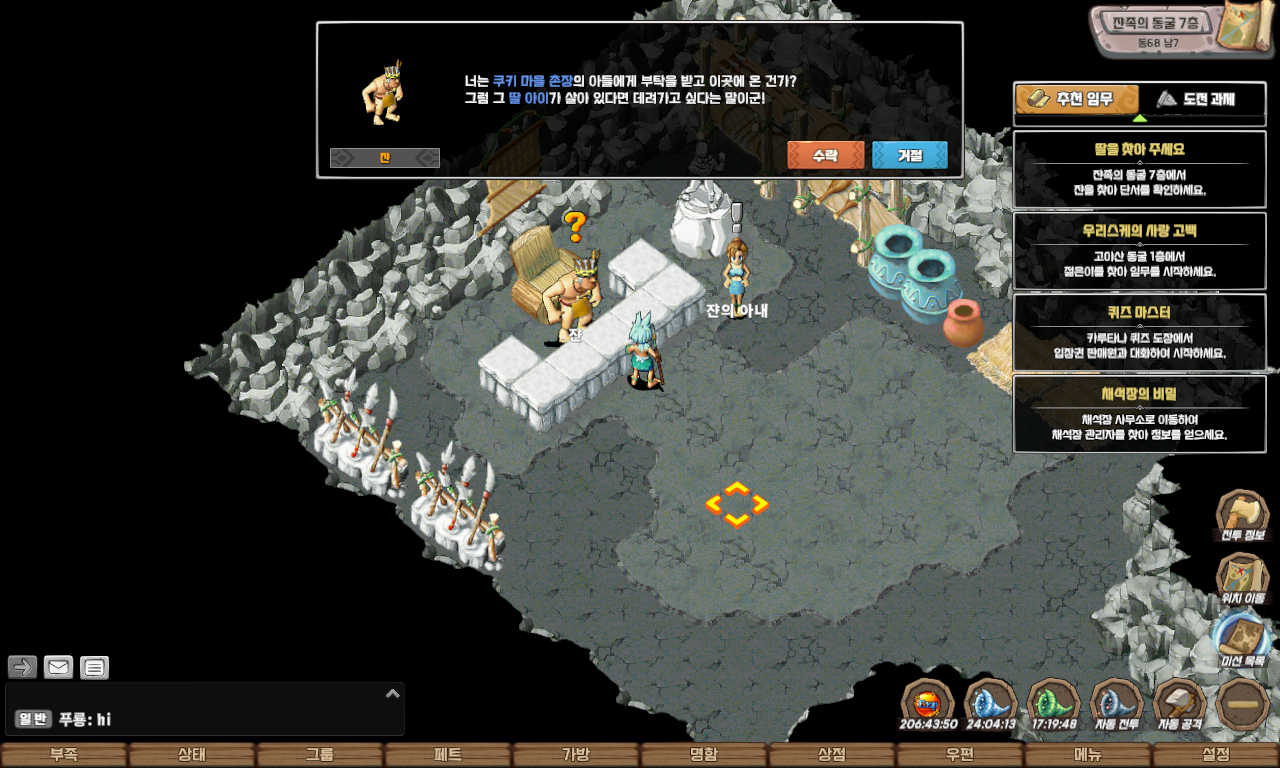Decline the quest with the 거절 button

pyautogui.click(x=909, y=156)
